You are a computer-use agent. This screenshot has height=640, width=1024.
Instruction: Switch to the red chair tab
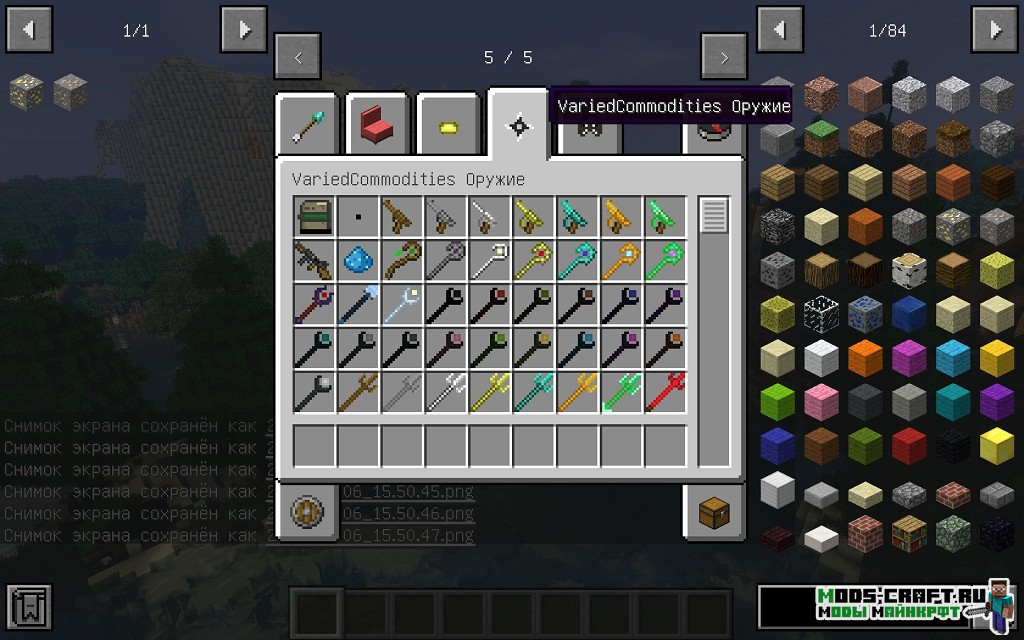coord(377,126)
